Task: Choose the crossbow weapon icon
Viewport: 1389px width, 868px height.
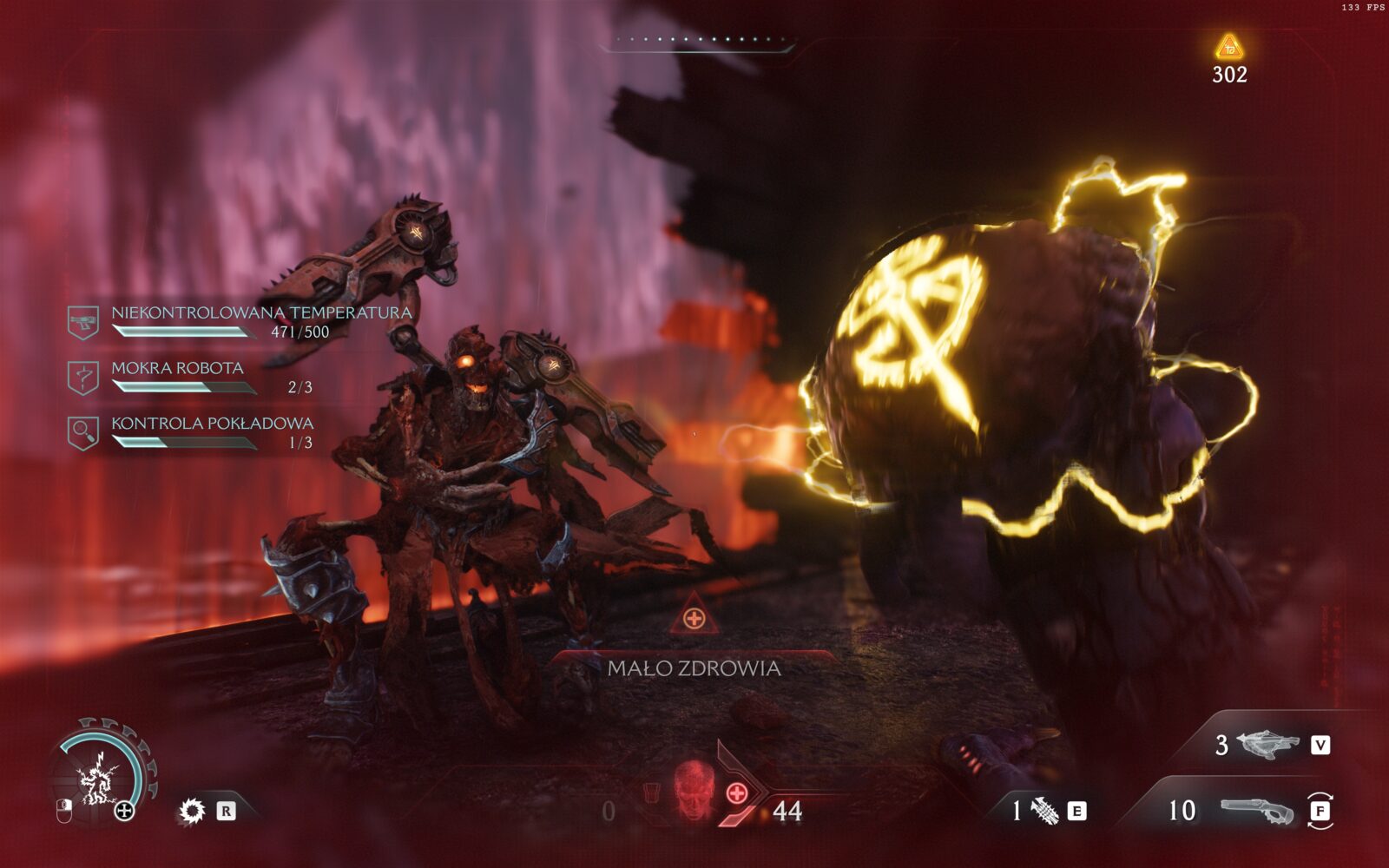Action: click(x=1267, y=744)
